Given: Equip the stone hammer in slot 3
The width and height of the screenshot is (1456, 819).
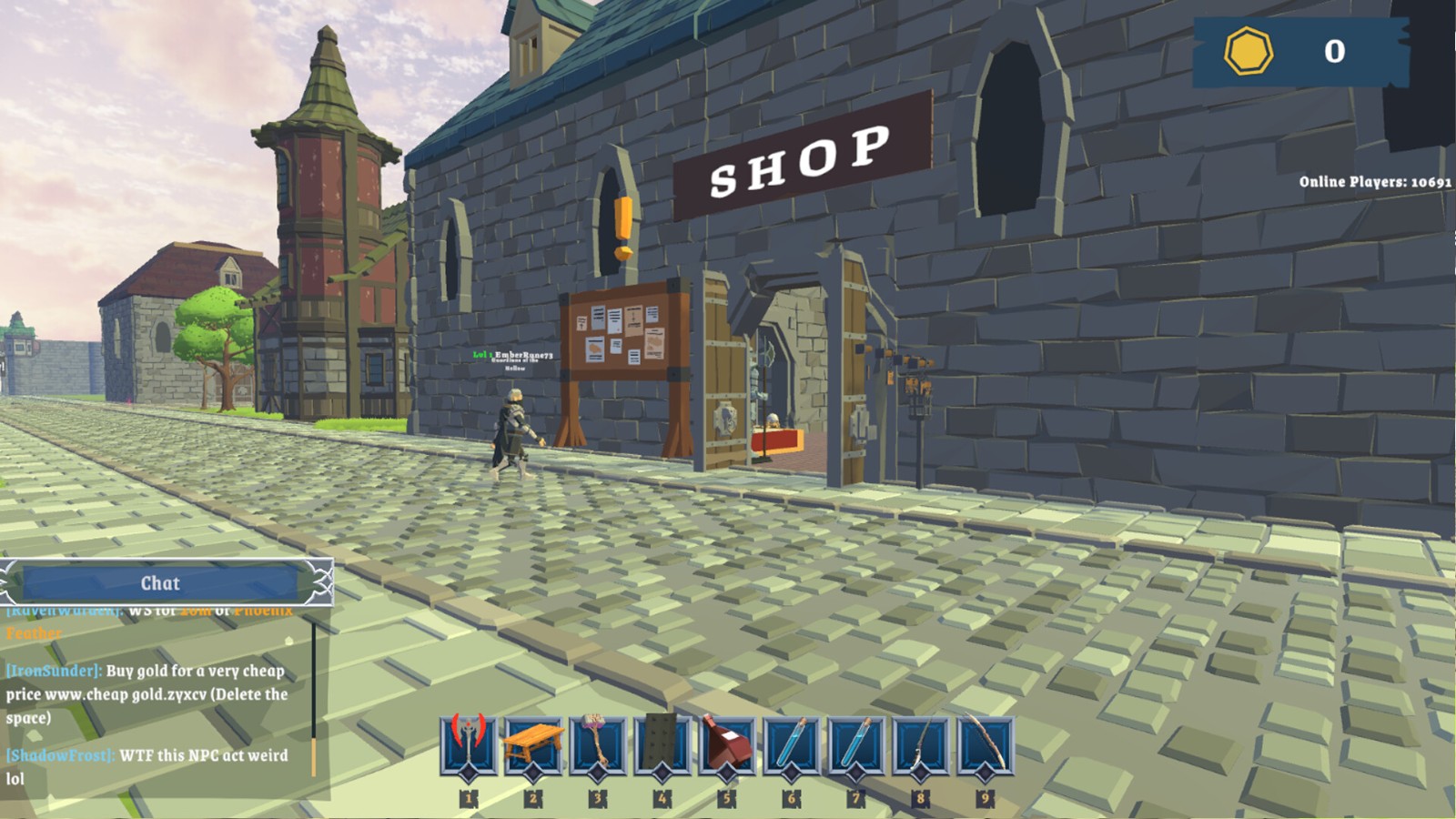Looking at the screenshot, I should pyautogui.click(x=597, y=744).
